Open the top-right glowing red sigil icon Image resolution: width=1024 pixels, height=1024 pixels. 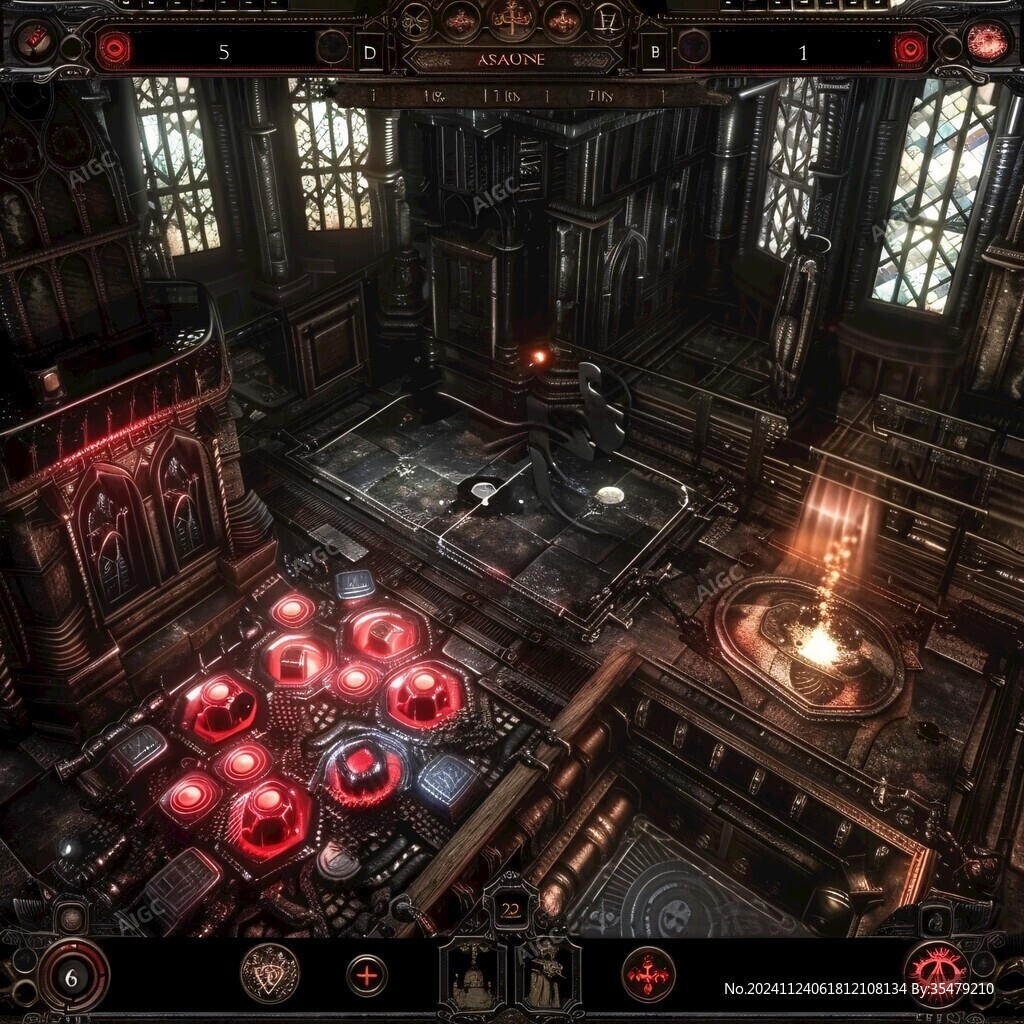click(987, 40)
